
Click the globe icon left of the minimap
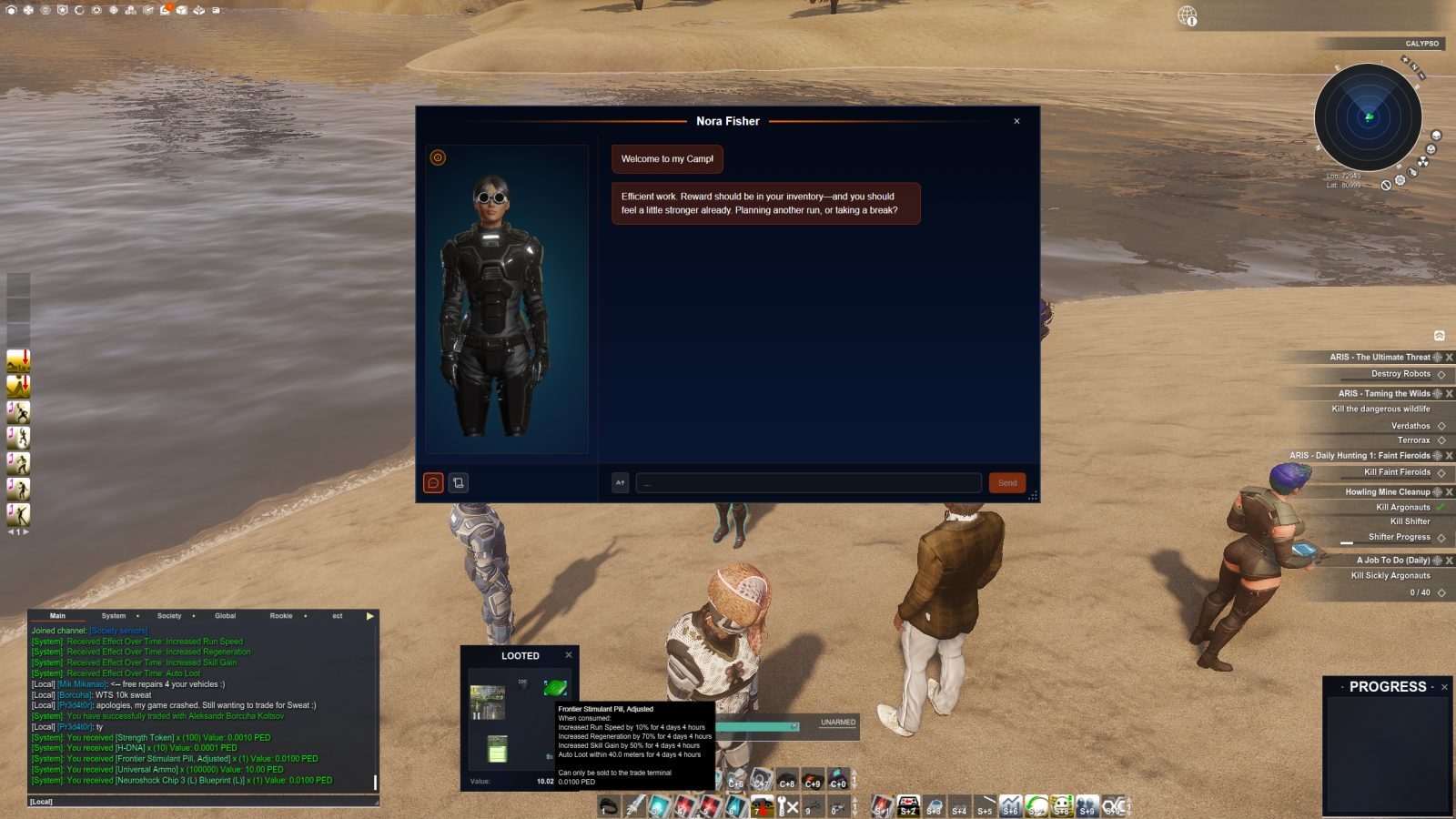pos(1186,15)
